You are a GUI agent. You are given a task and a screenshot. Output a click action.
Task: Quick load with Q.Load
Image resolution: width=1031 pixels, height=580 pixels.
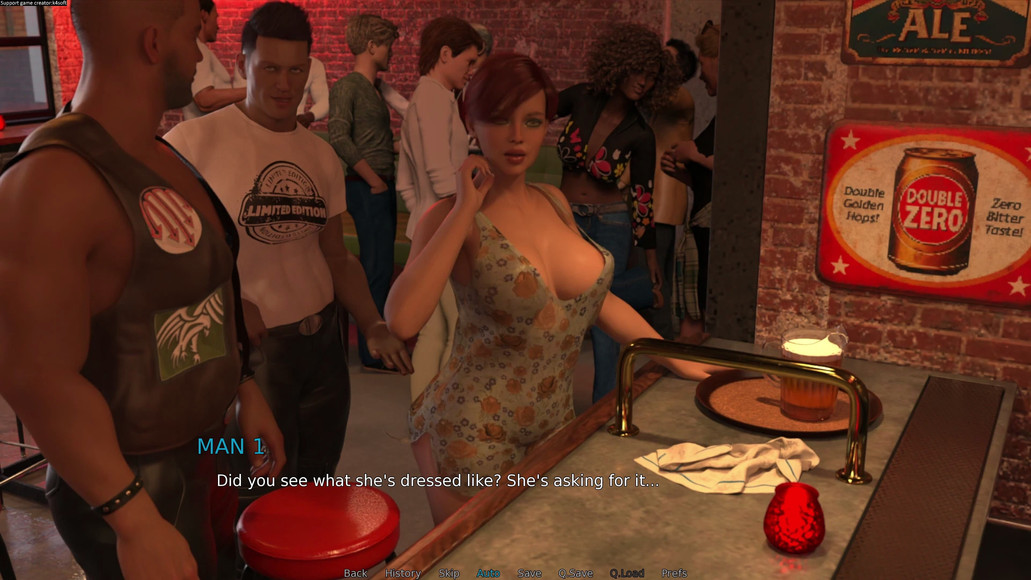[x=627, y=573]
